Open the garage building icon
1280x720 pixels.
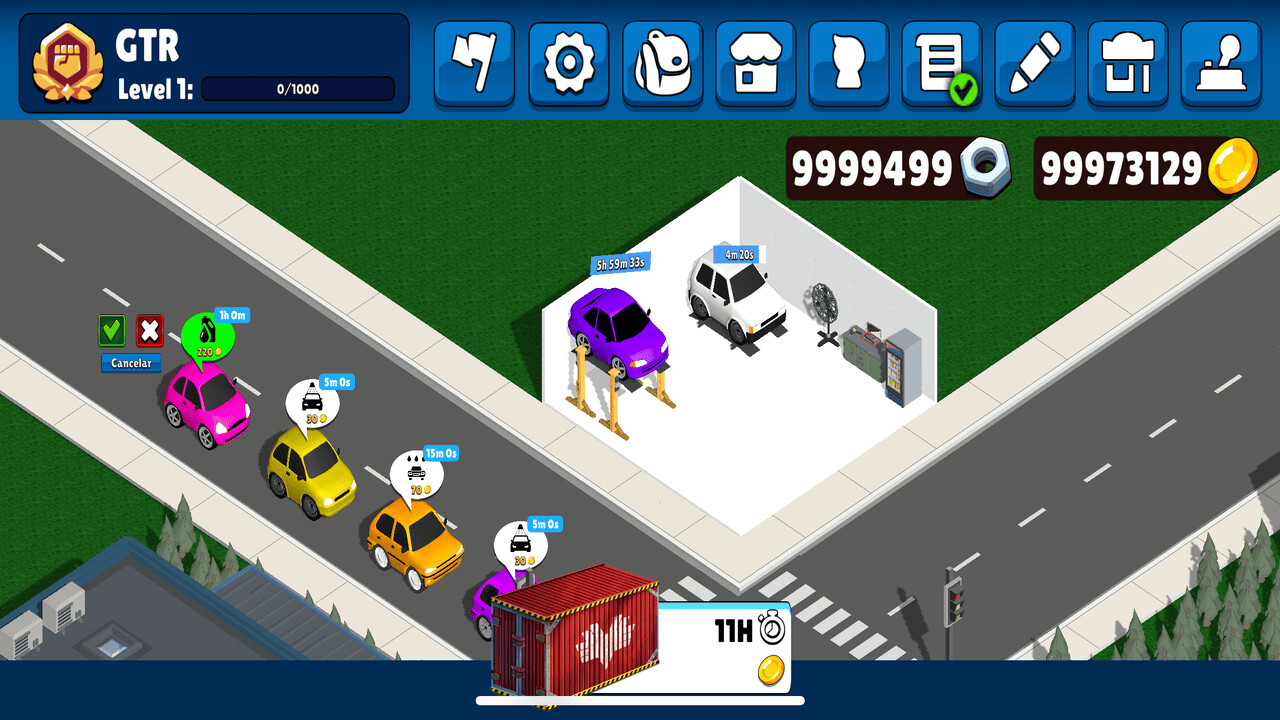(x=1127, y=63)
